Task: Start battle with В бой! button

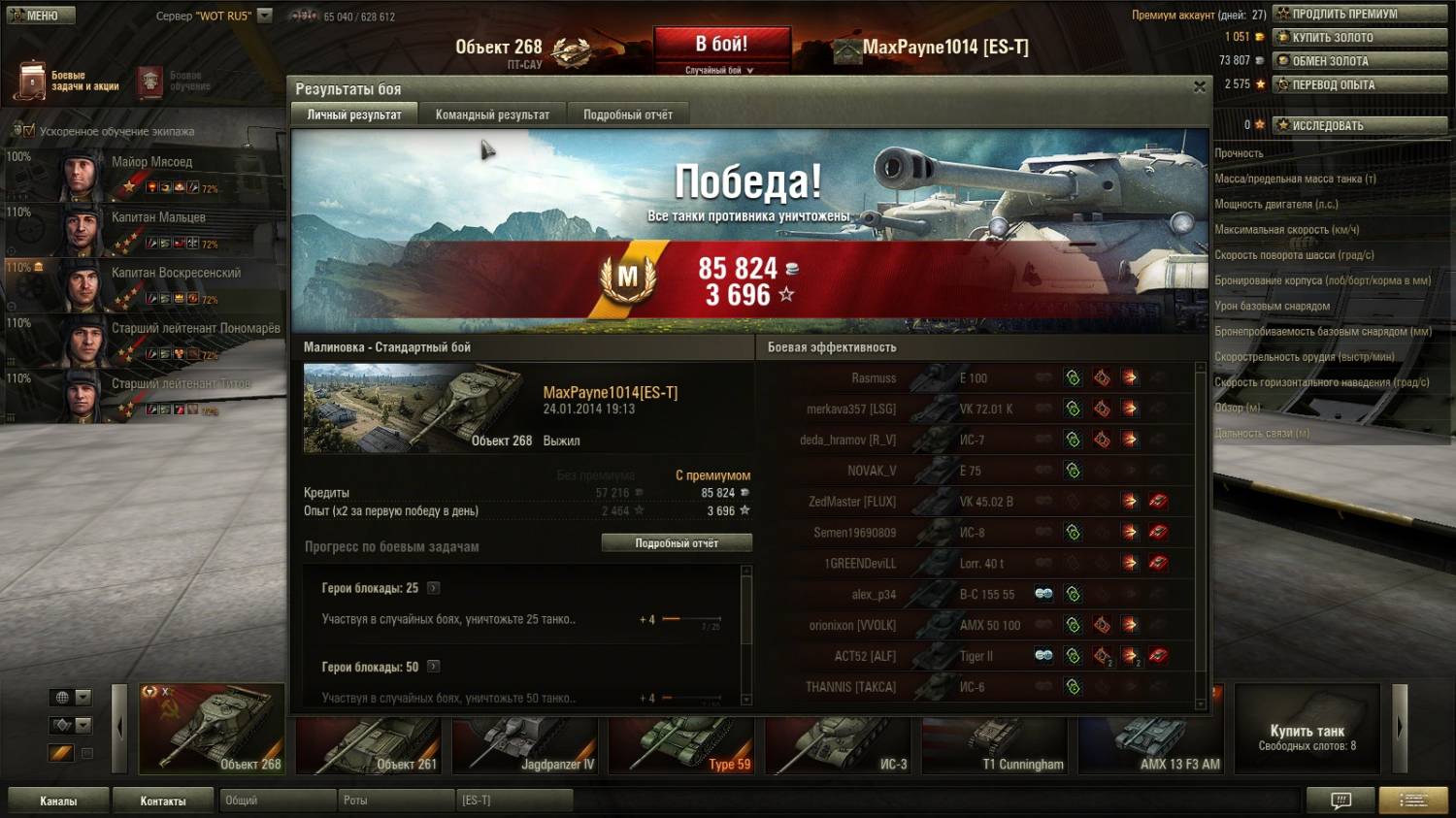Action: point(721,46)
